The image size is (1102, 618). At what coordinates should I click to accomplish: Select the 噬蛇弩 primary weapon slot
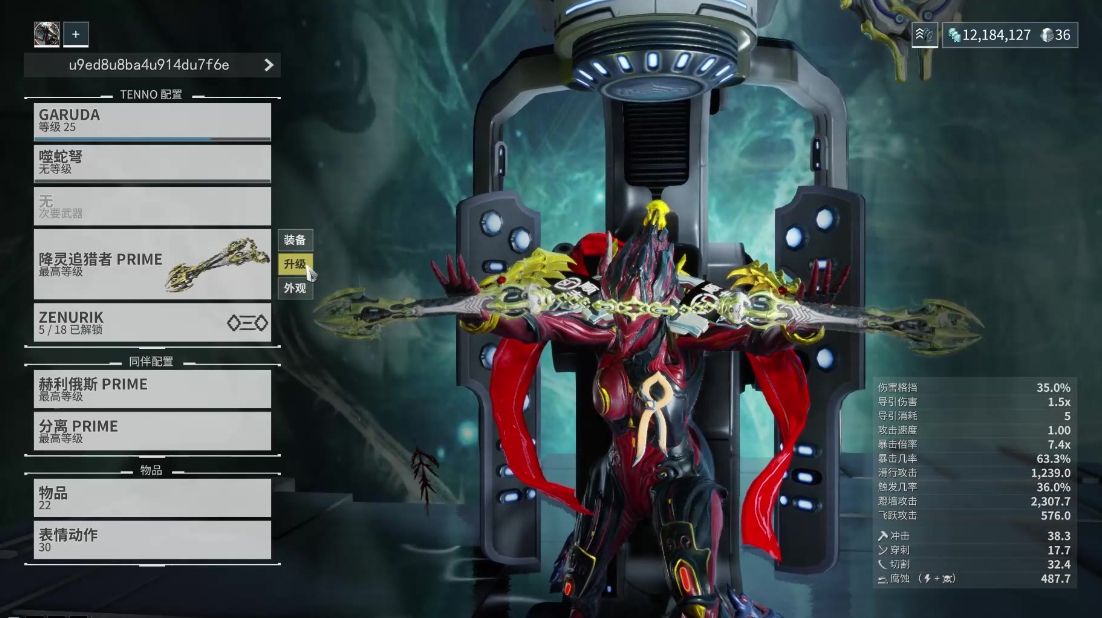coord(152,163)
